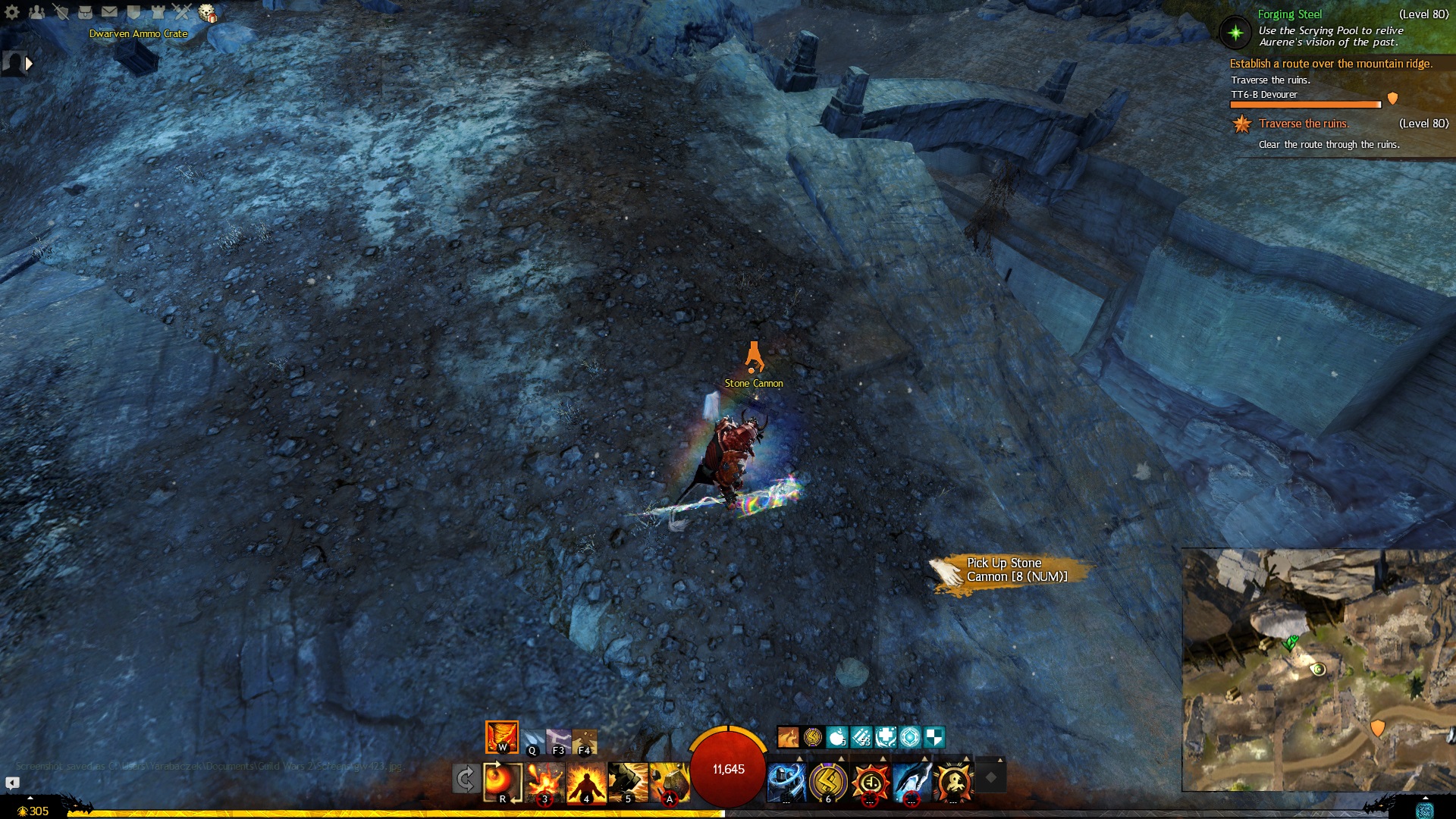Screen dimensions: 1456x819
Task: Expand the party portrait arrow
Action: coord(29,64)
